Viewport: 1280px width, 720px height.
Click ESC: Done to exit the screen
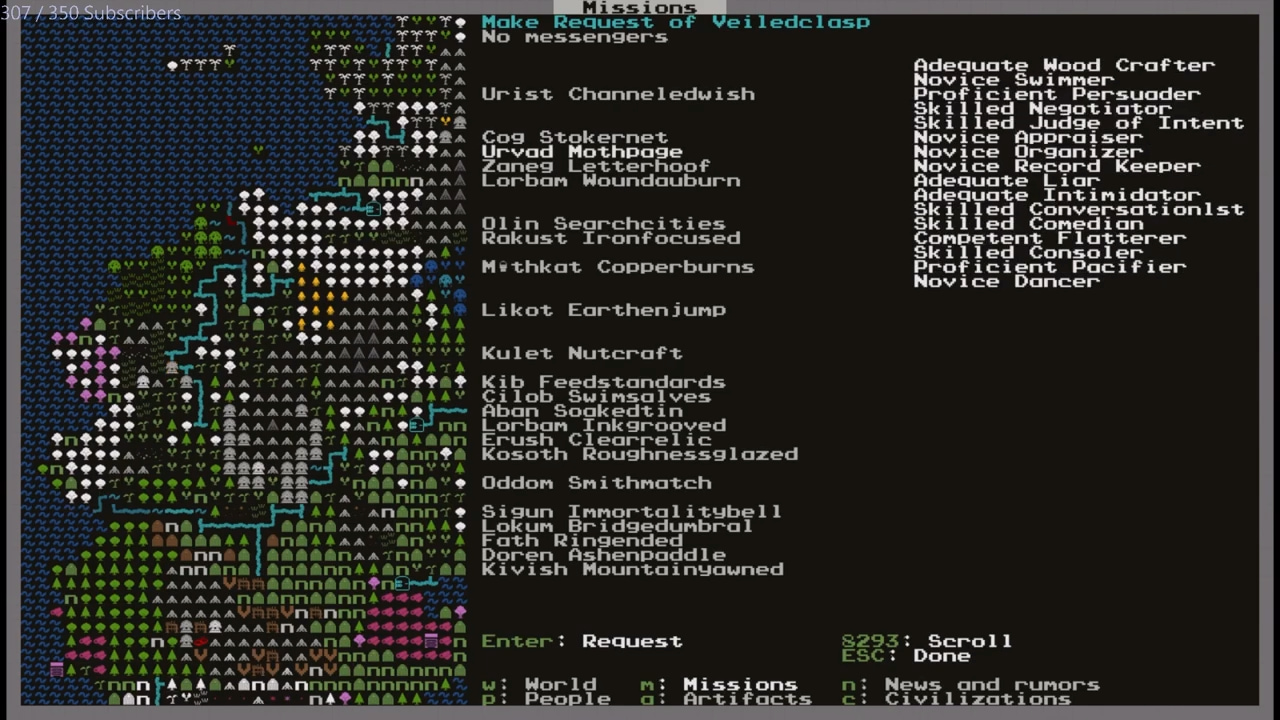[x=912, y=655]
